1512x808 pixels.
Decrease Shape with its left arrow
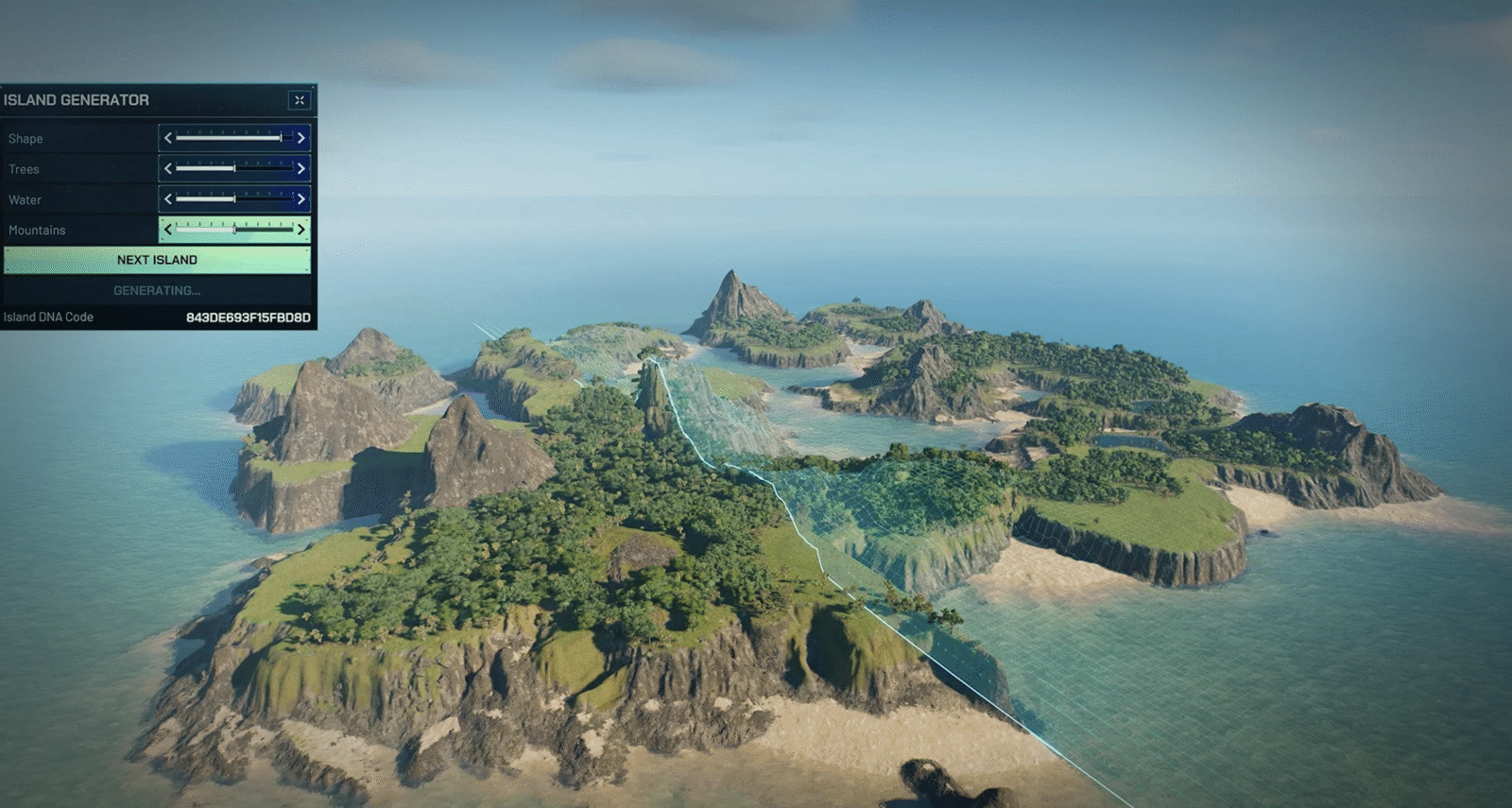pos(168,138)
